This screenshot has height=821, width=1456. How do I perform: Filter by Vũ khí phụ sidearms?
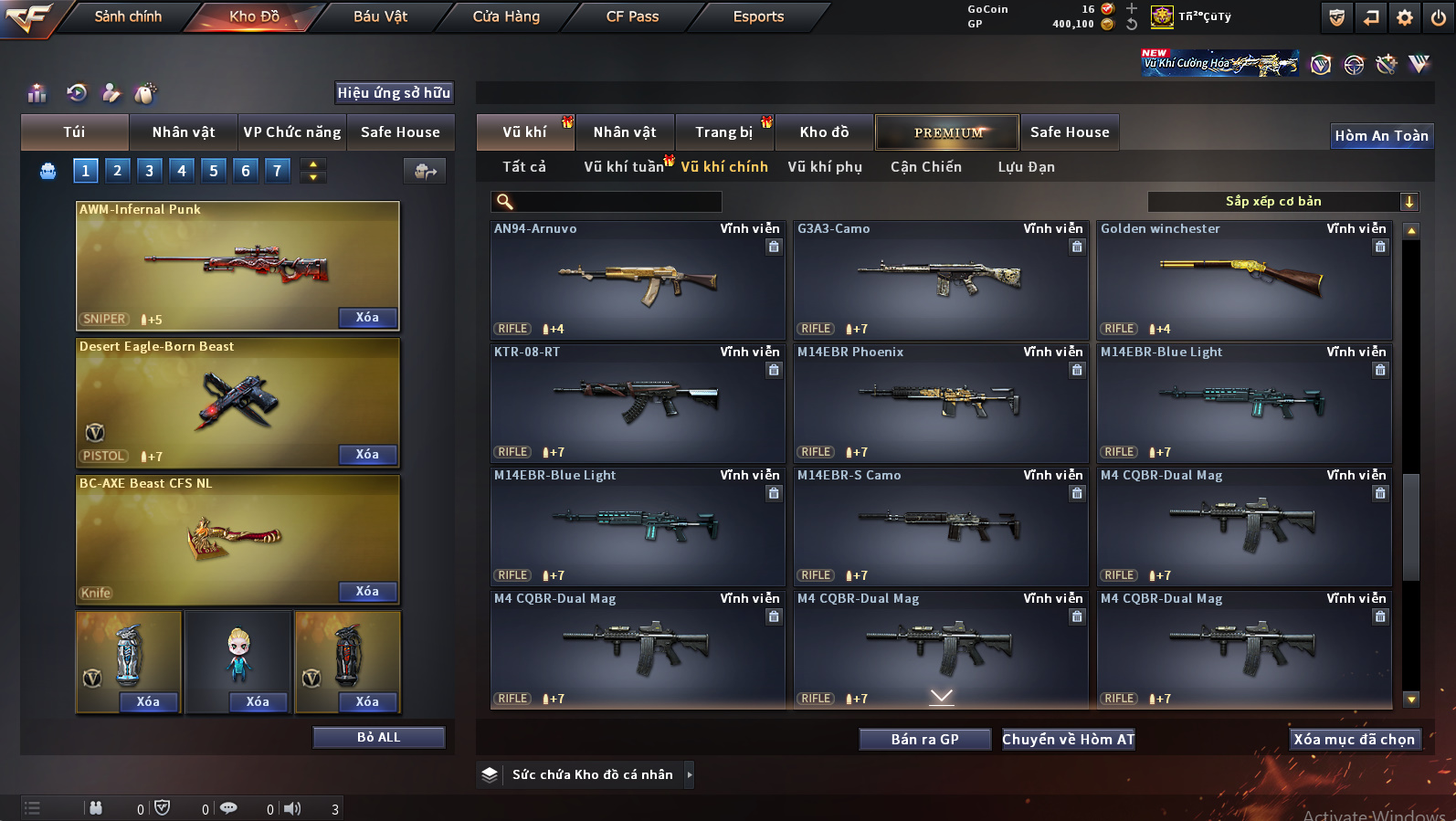(x=825, y=167)
